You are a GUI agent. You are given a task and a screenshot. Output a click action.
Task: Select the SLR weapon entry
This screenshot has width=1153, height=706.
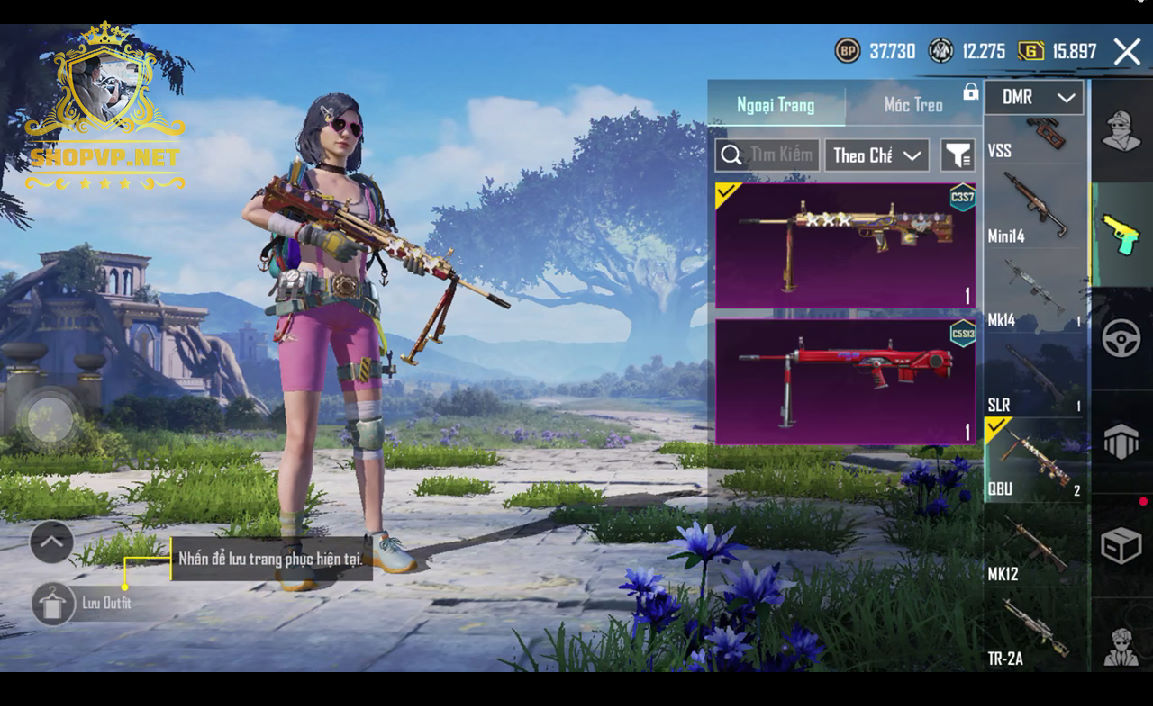pos(1035,377)
